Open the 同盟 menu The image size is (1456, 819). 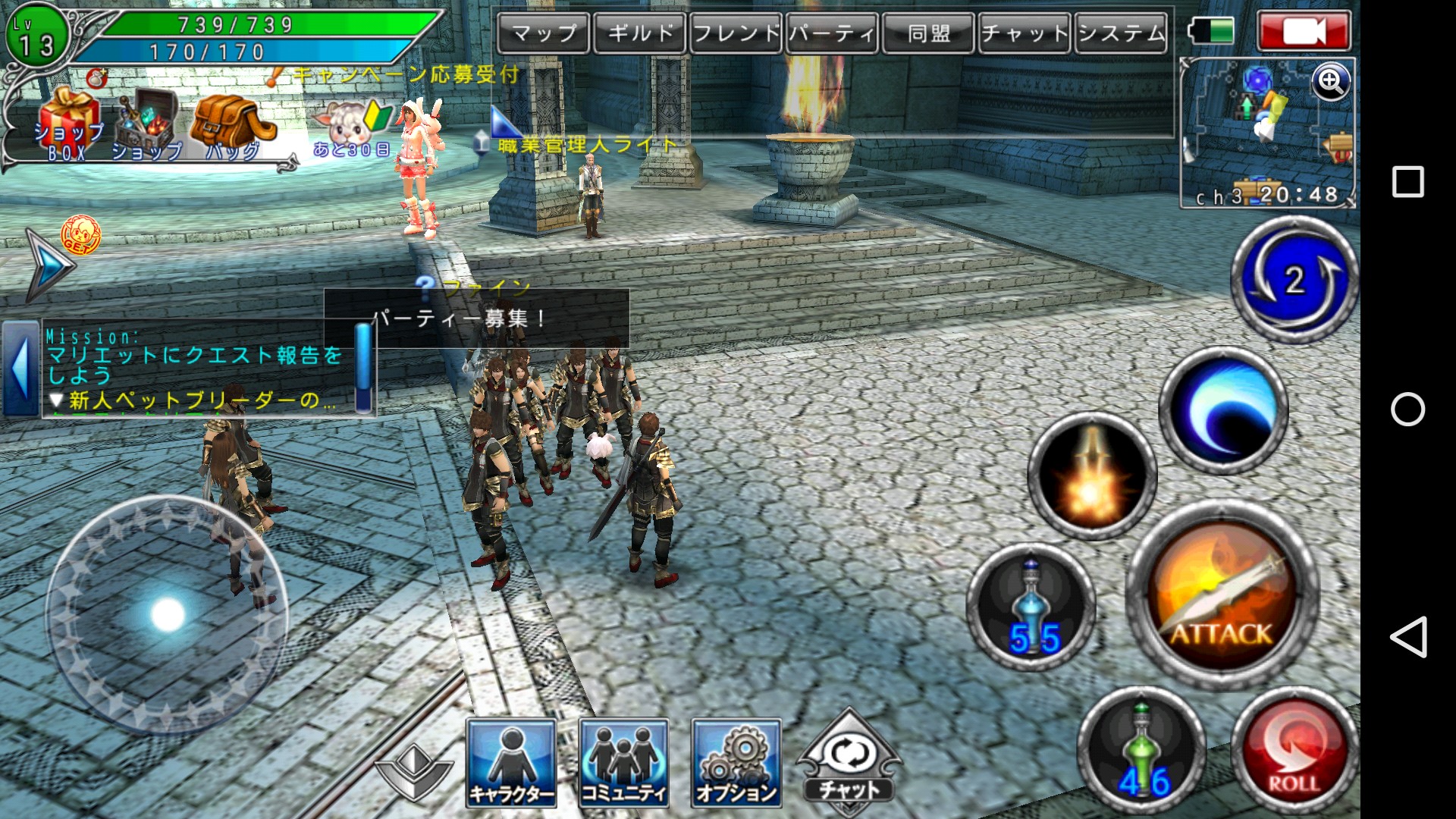(x=929, y=33)
